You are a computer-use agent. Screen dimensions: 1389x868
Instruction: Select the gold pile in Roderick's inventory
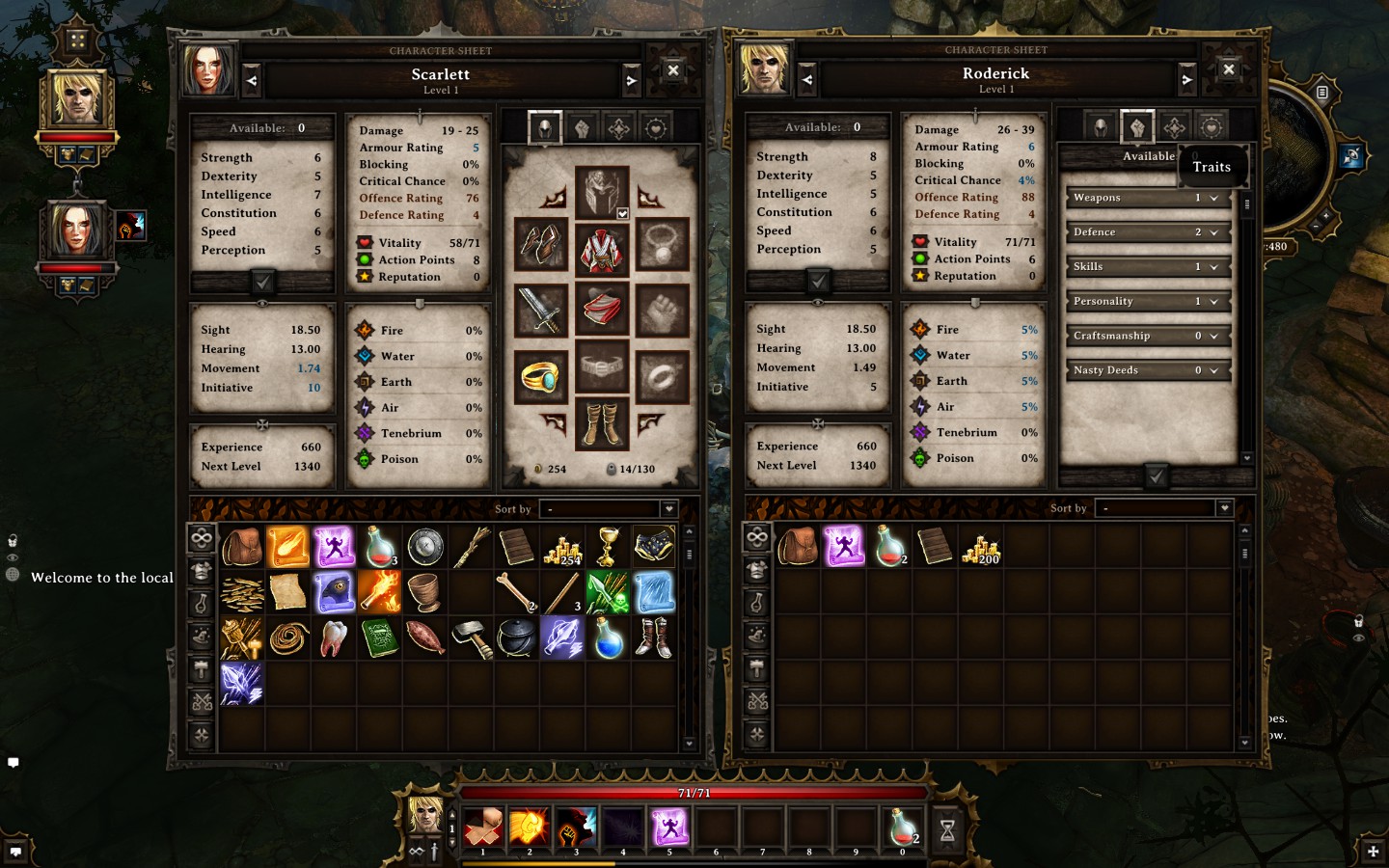point(981,547)
